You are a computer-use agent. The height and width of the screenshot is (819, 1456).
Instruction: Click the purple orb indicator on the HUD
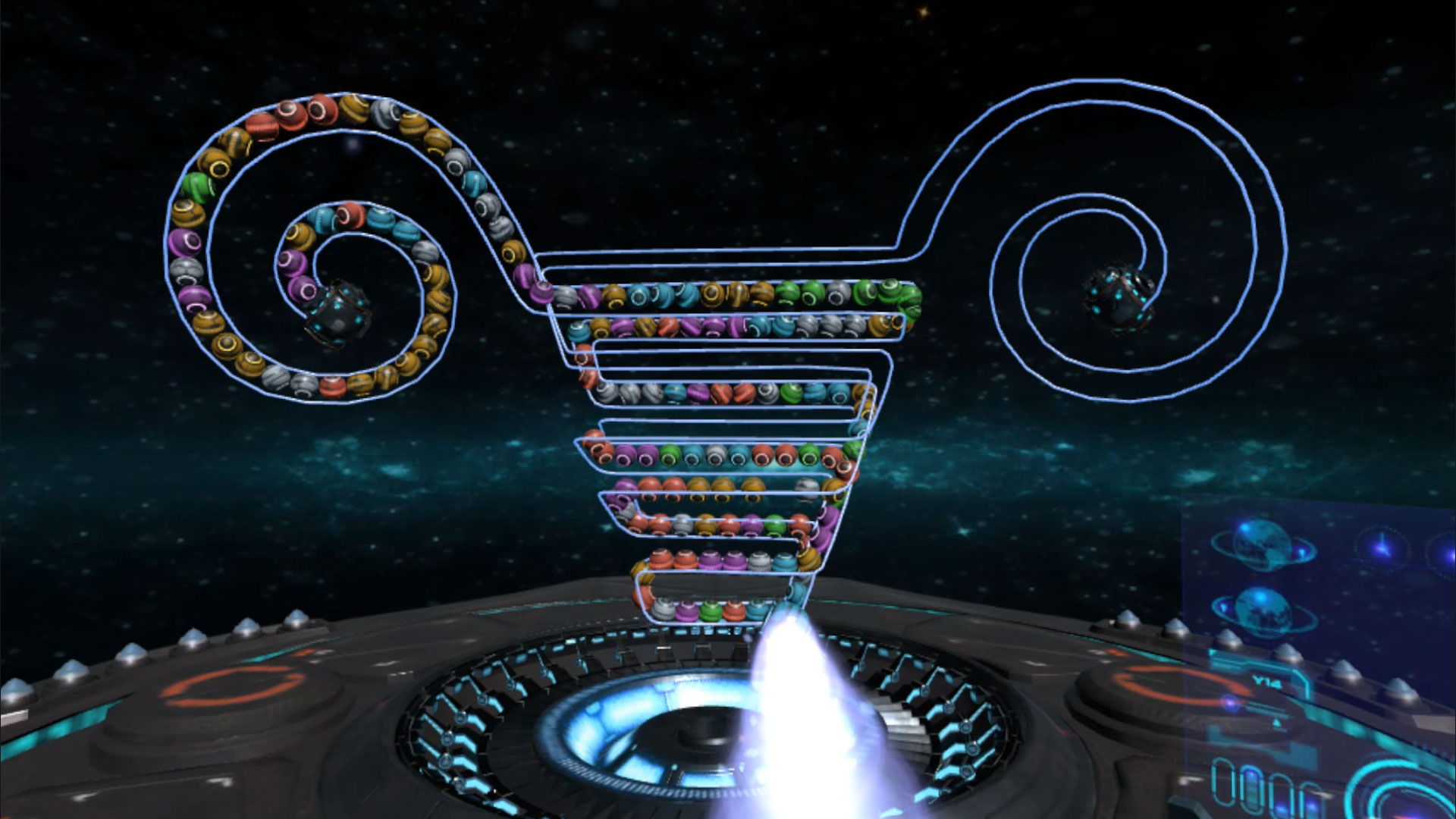pos(1230,701)
